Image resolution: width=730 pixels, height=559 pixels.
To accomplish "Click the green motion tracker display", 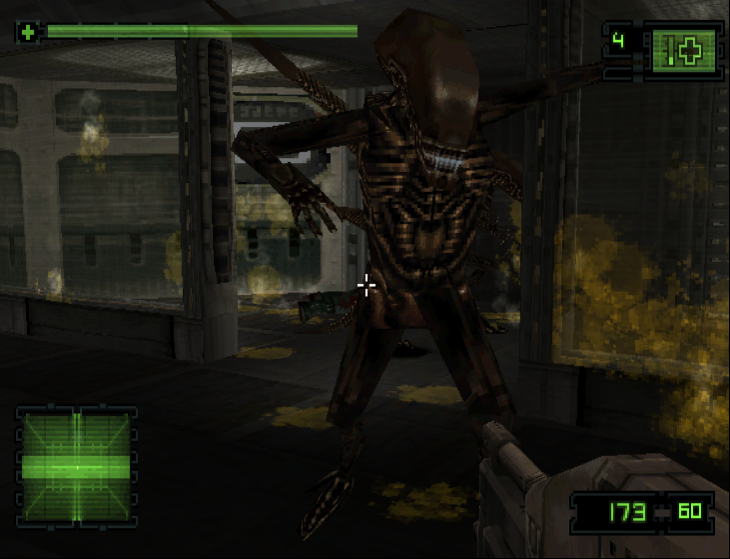I will pos(76,466).
